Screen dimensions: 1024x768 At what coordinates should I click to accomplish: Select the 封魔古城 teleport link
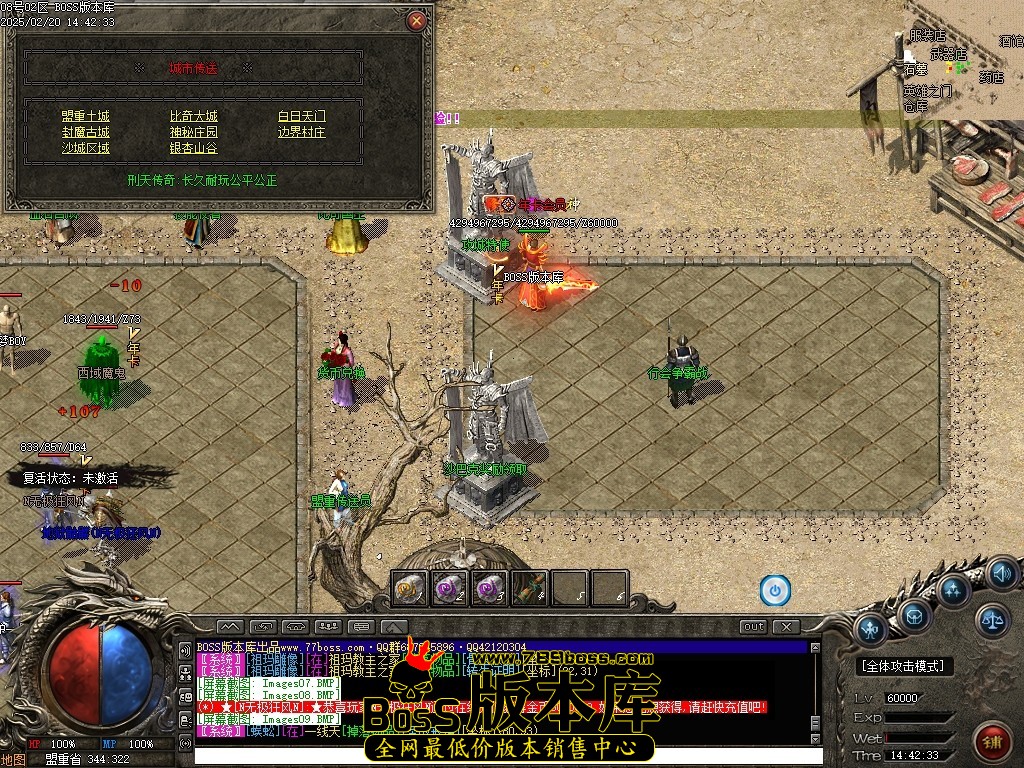click(85, 132)
